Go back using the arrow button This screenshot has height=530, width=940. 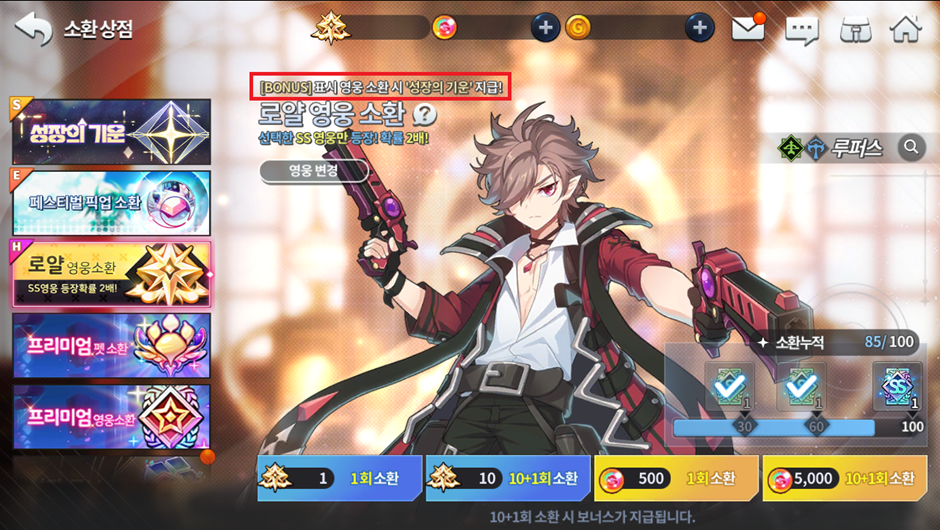33,28
